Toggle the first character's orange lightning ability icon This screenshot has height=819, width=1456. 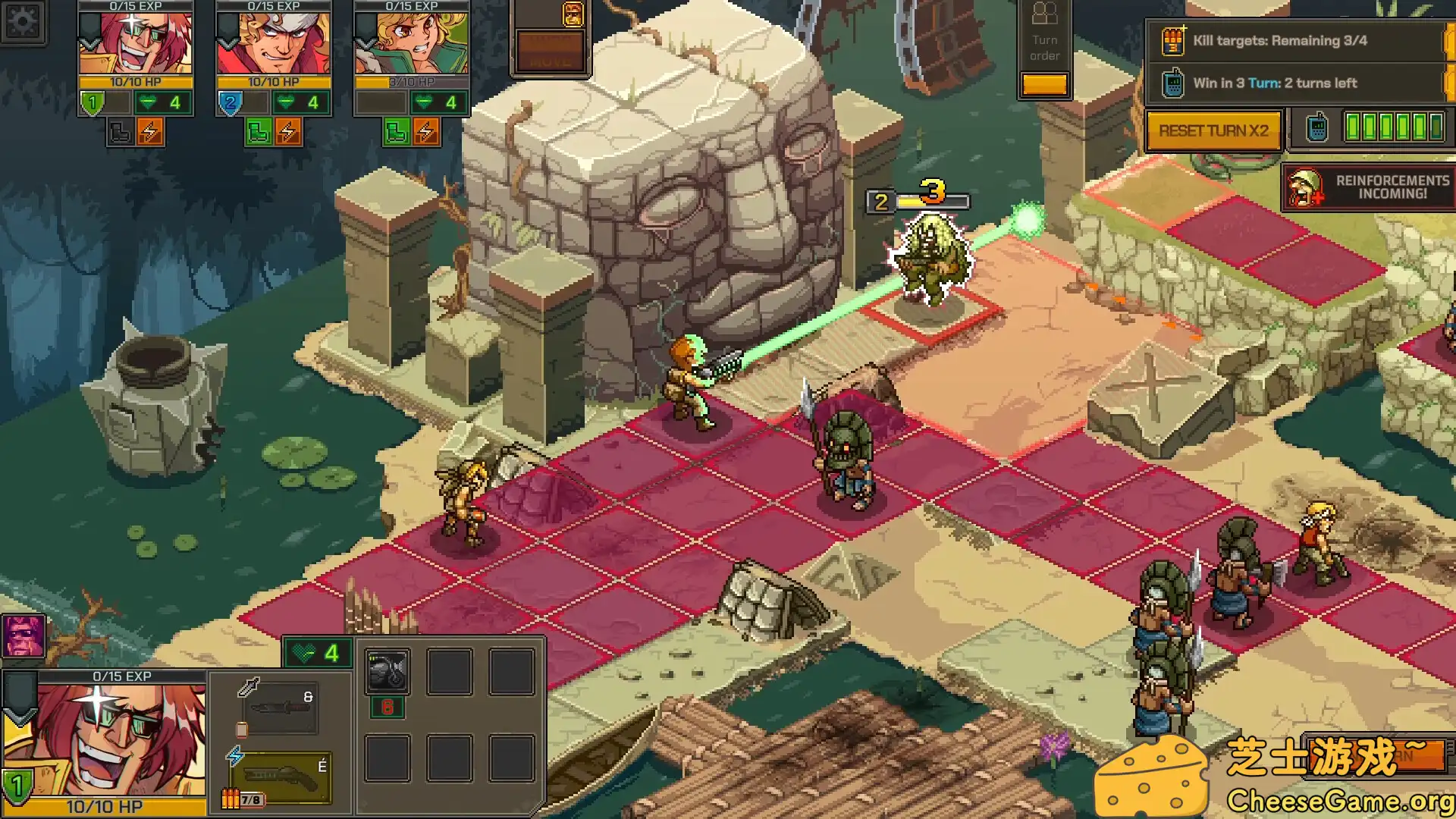pos(149,130)
